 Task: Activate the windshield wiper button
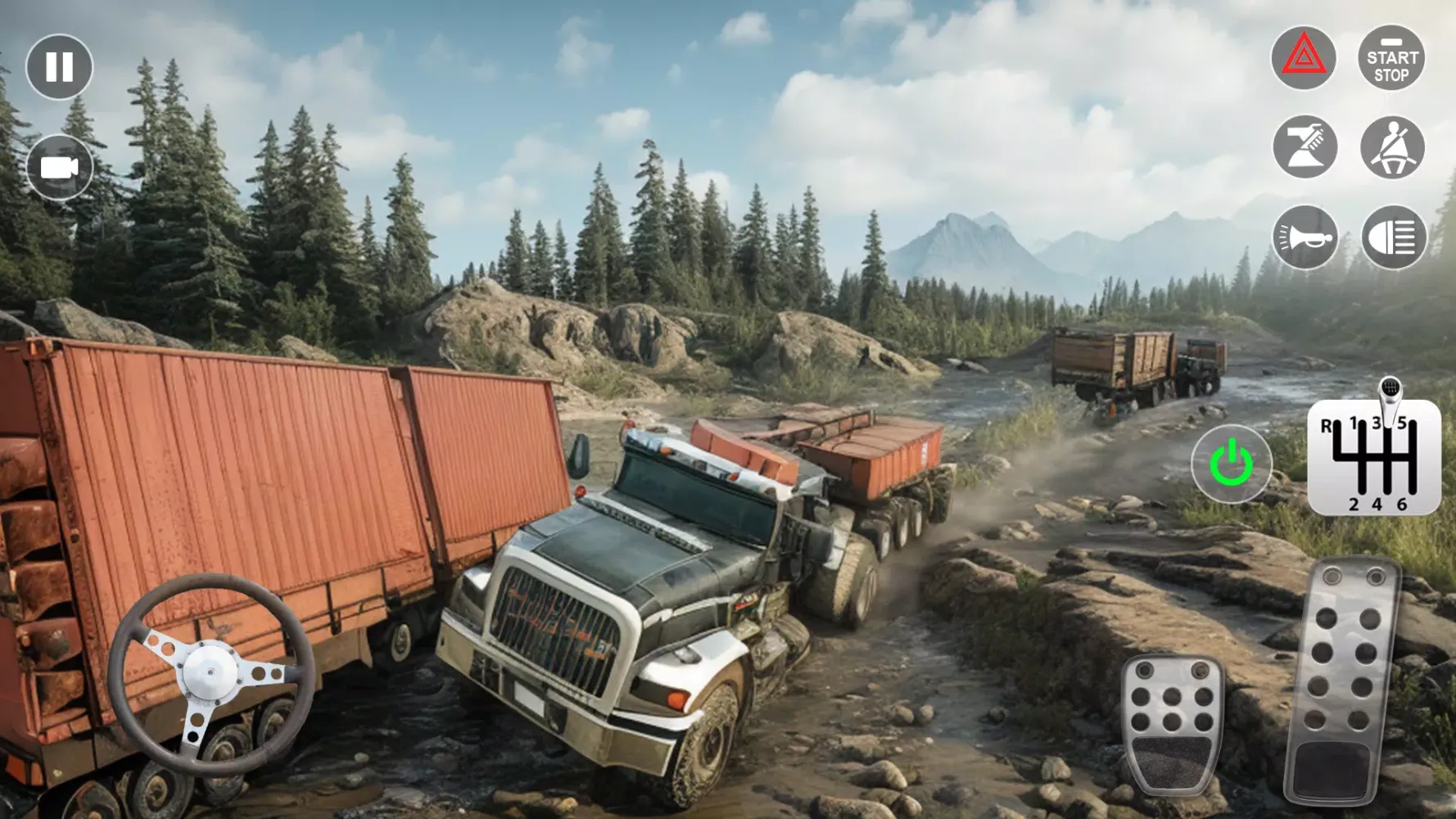coord(1305,147)
